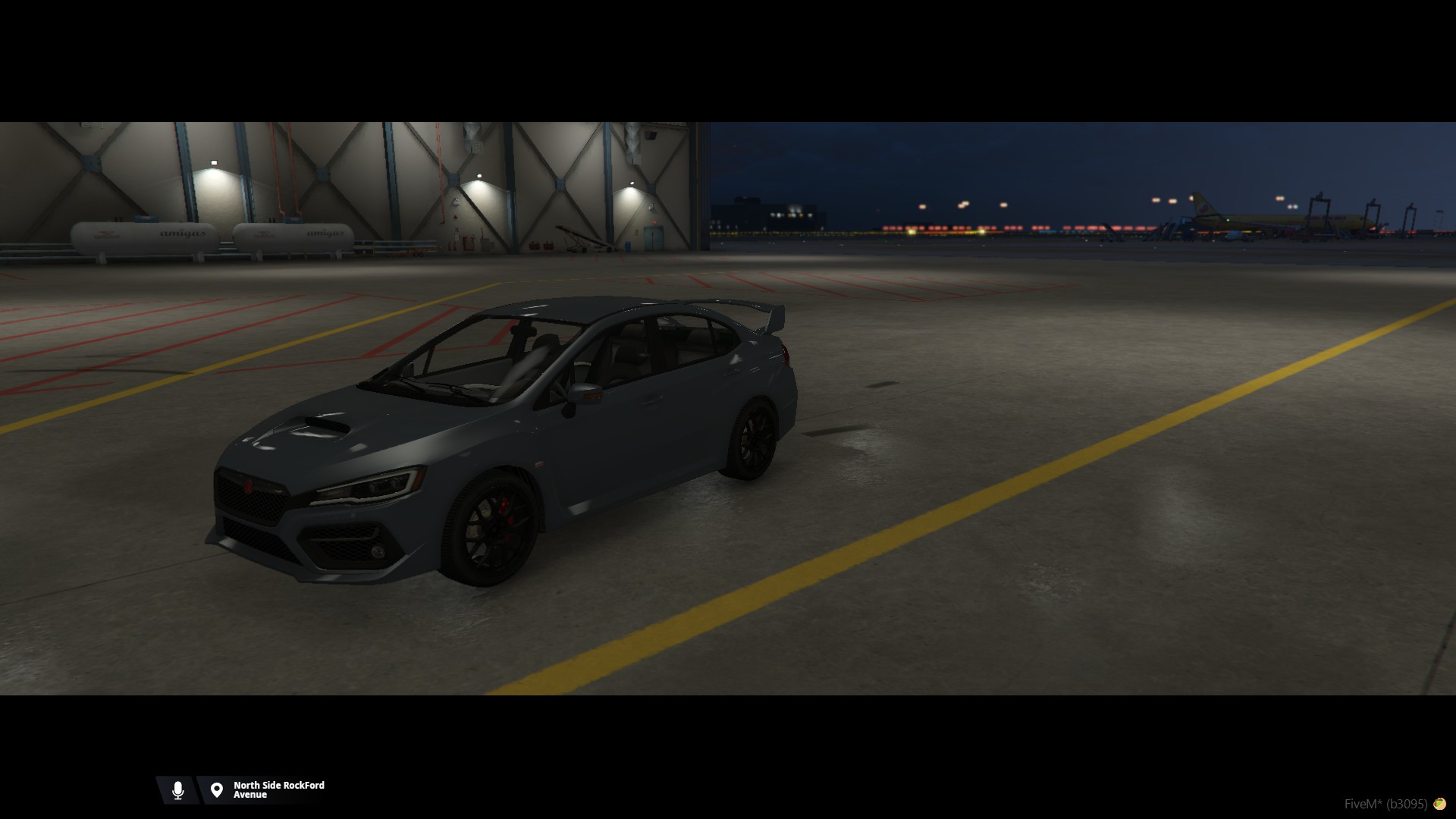1456x819 pixels.
Task: Click the map pin location icon
Action: click(217, 790)
